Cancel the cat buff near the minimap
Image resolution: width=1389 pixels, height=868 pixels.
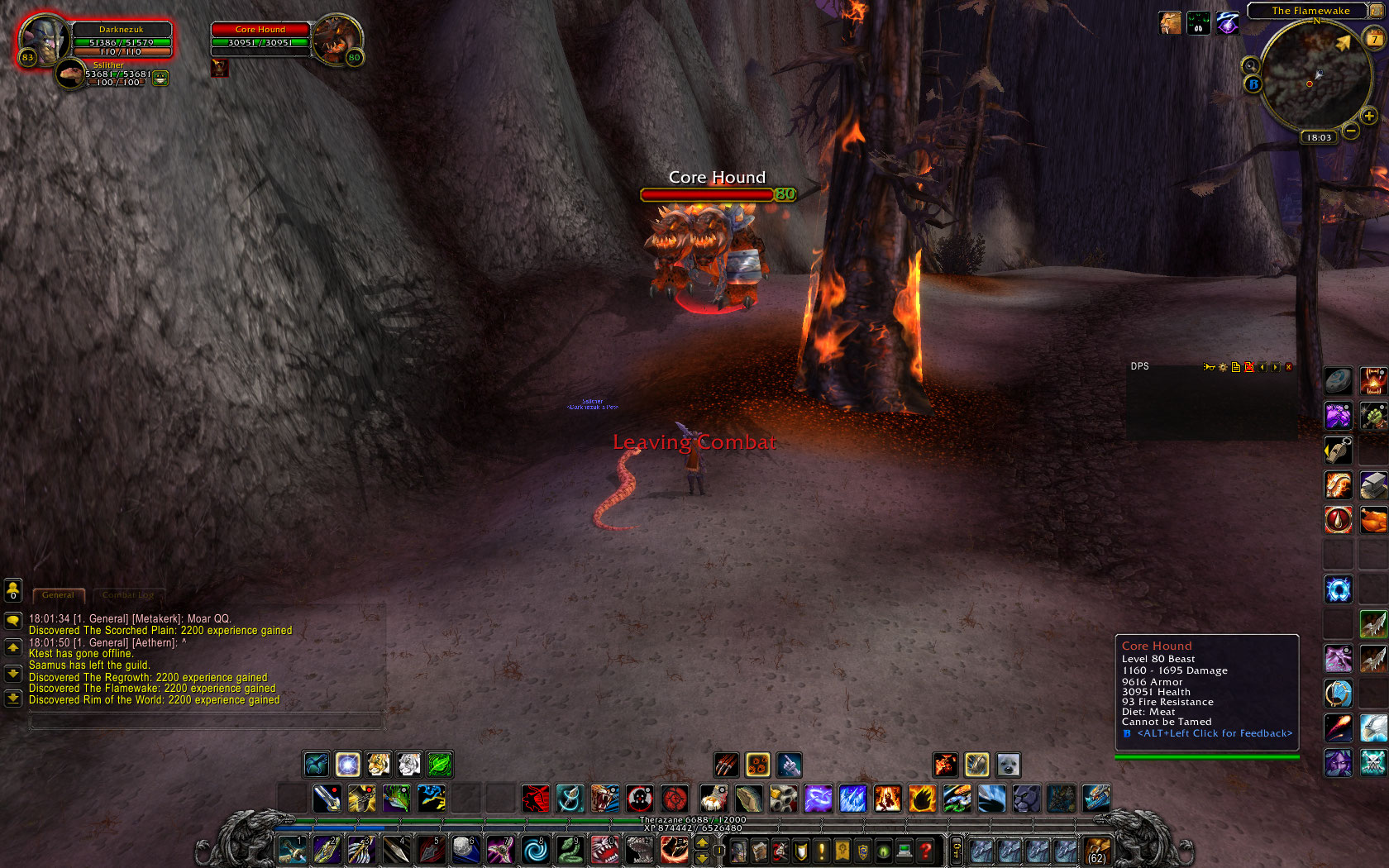pyautogui.click(x=1170, y=22)
